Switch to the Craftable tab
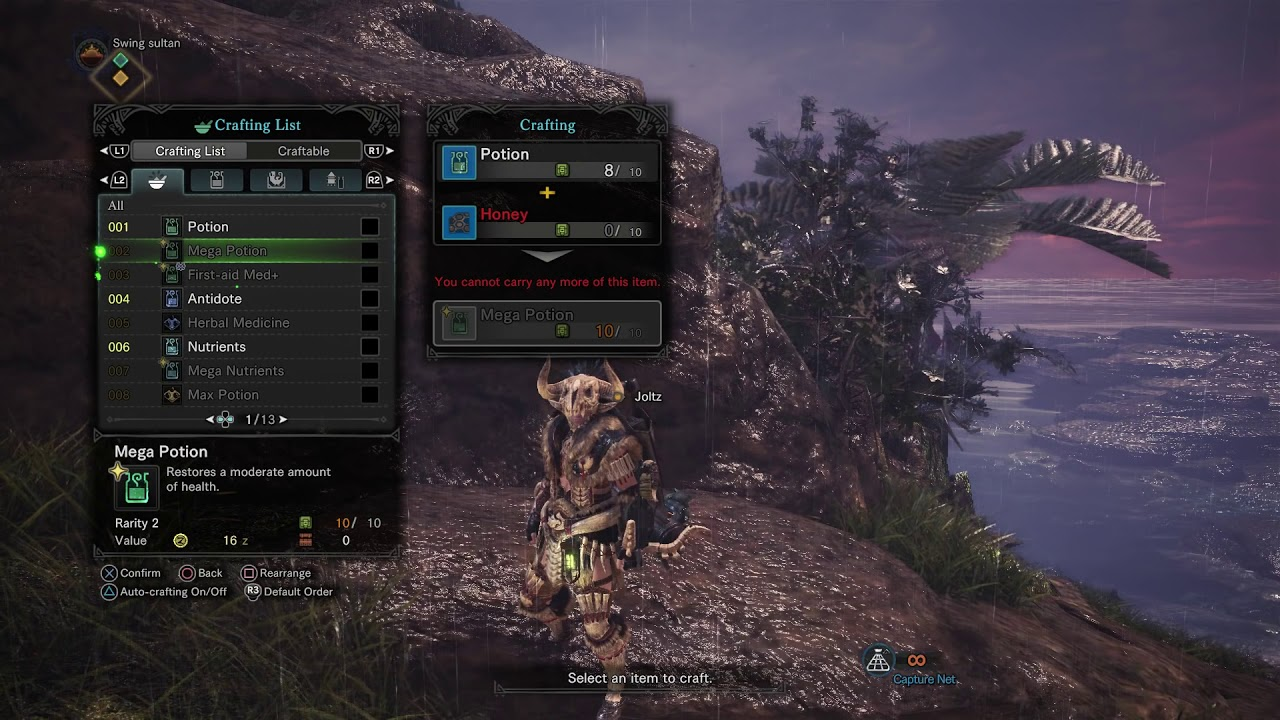 point(303,151)
